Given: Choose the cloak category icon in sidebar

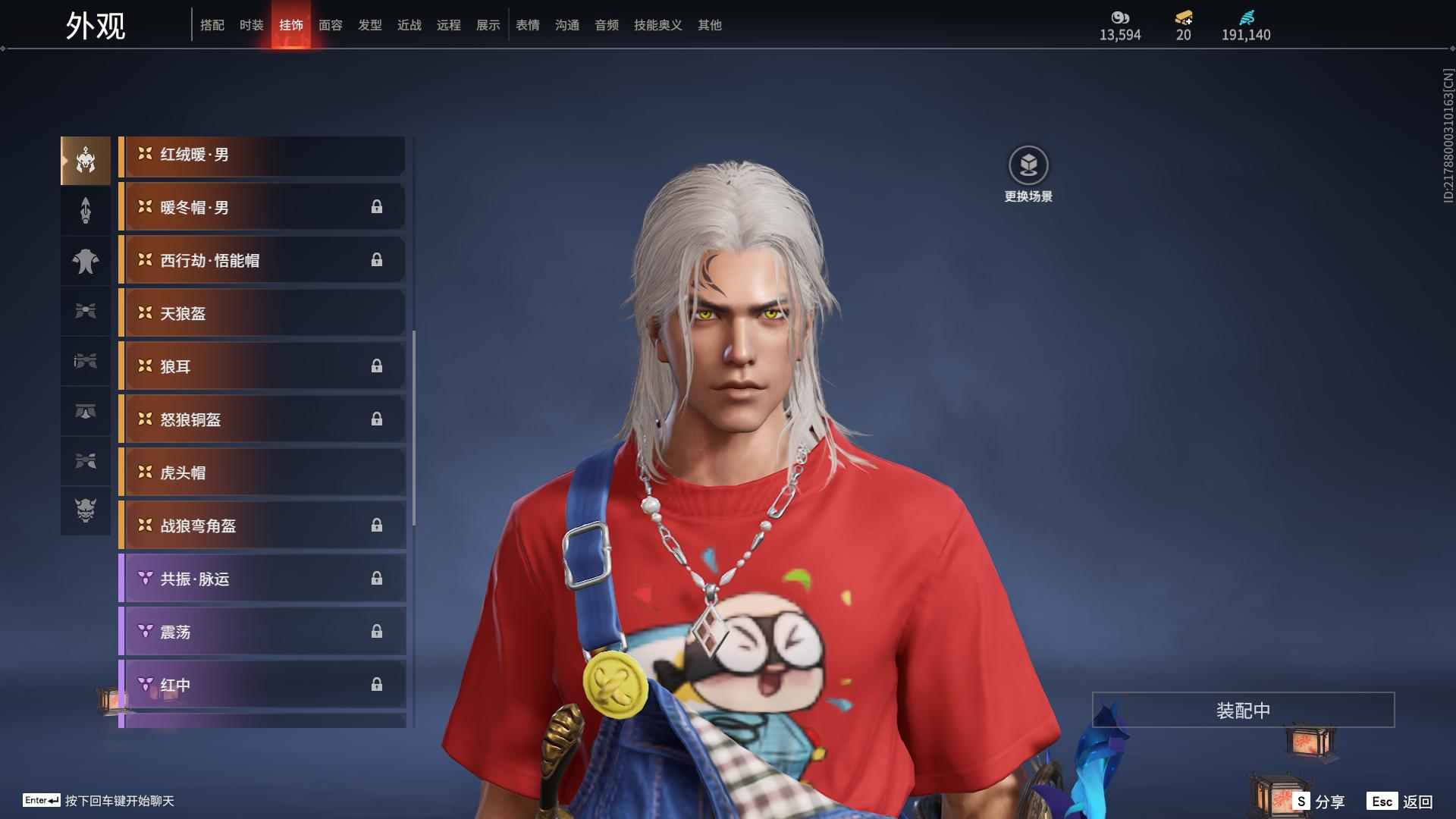Looking at the screenshot, I should (86, 261).
